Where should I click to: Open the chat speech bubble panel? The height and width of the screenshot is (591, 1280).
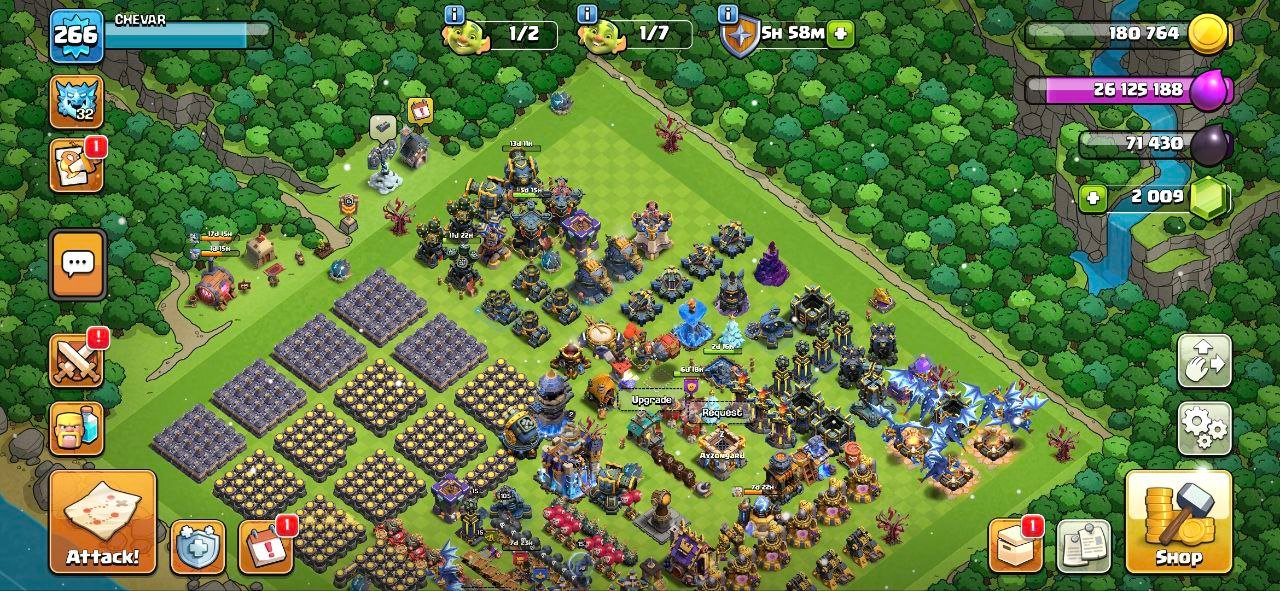point(77,264)
